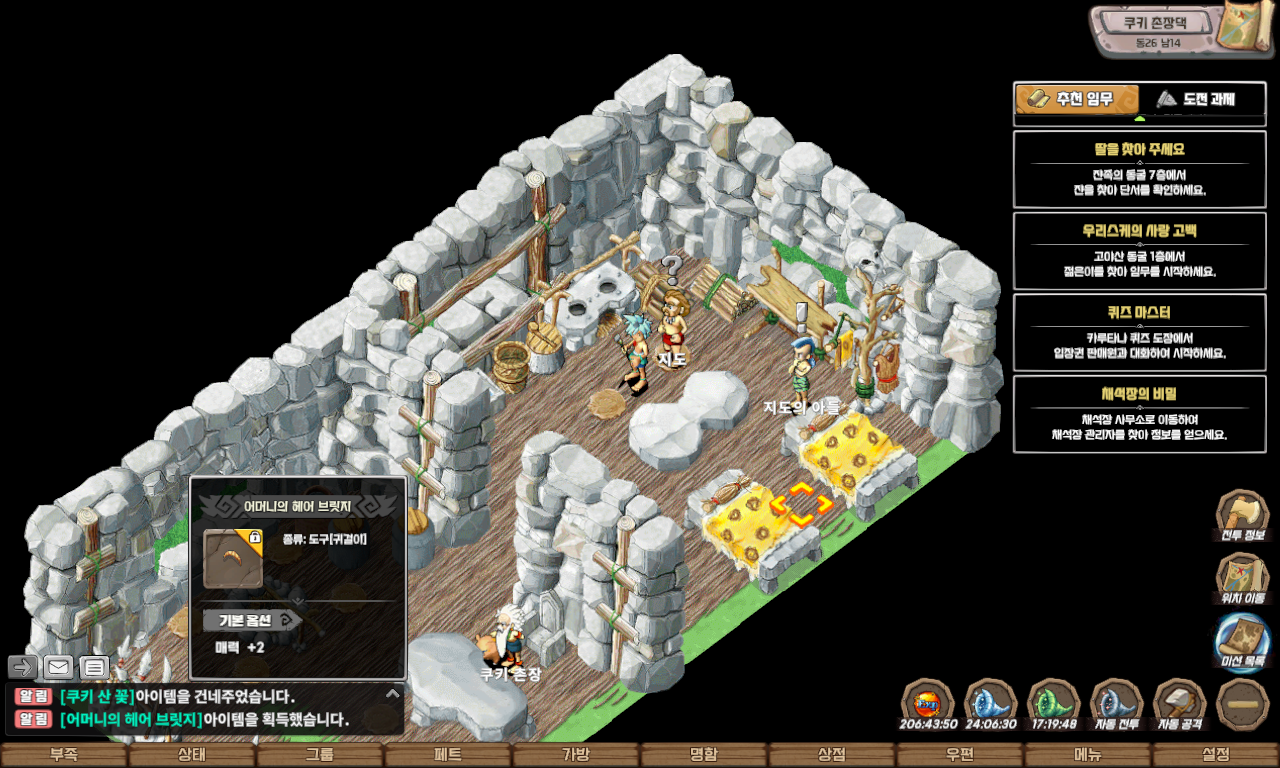Screen dimensions: 1280x768
Task: Open the 우편 (Mail) menu
Action: tap(960, 755)
